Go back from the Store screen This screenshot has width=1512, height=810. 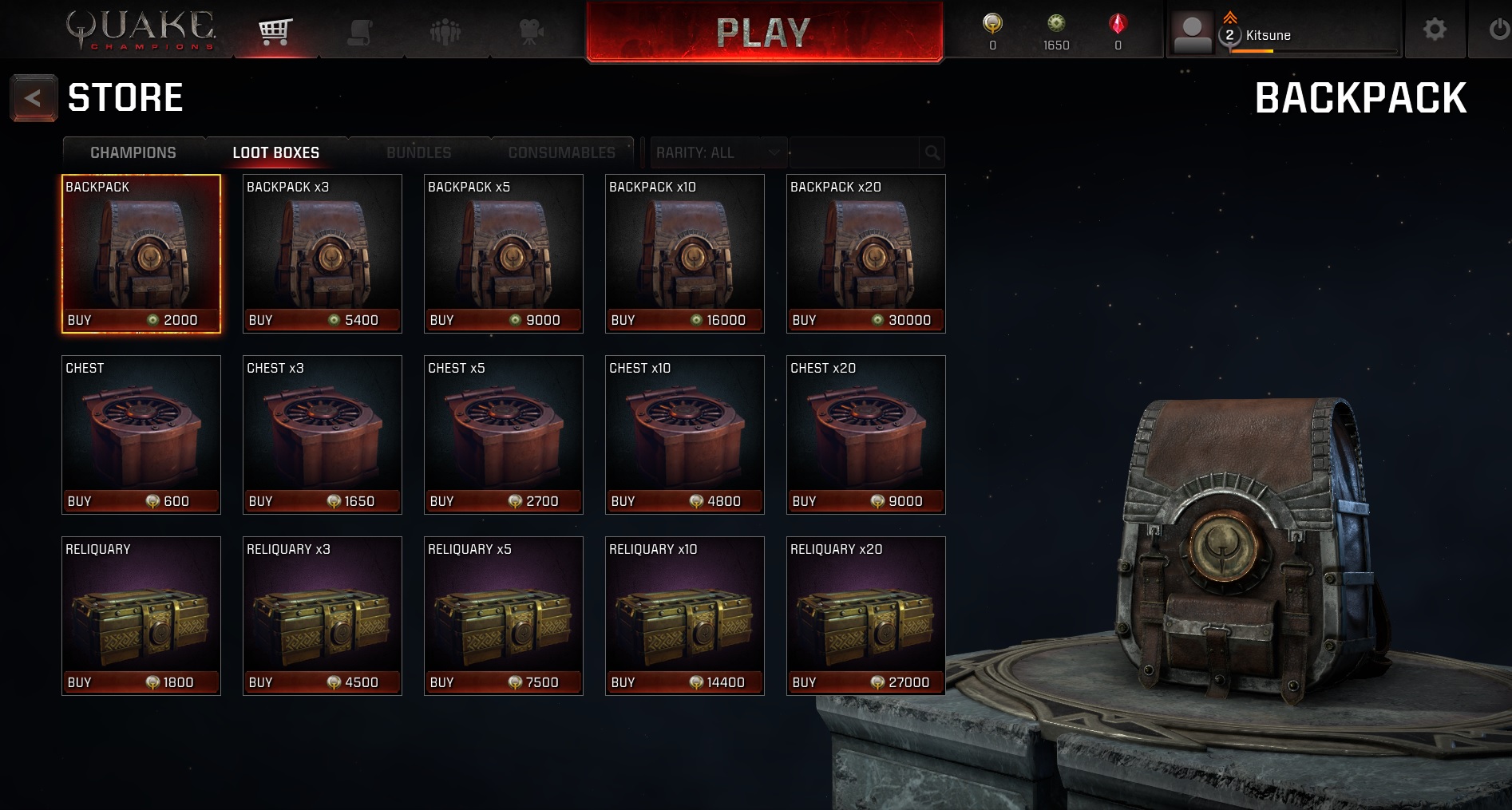[33, 98]
